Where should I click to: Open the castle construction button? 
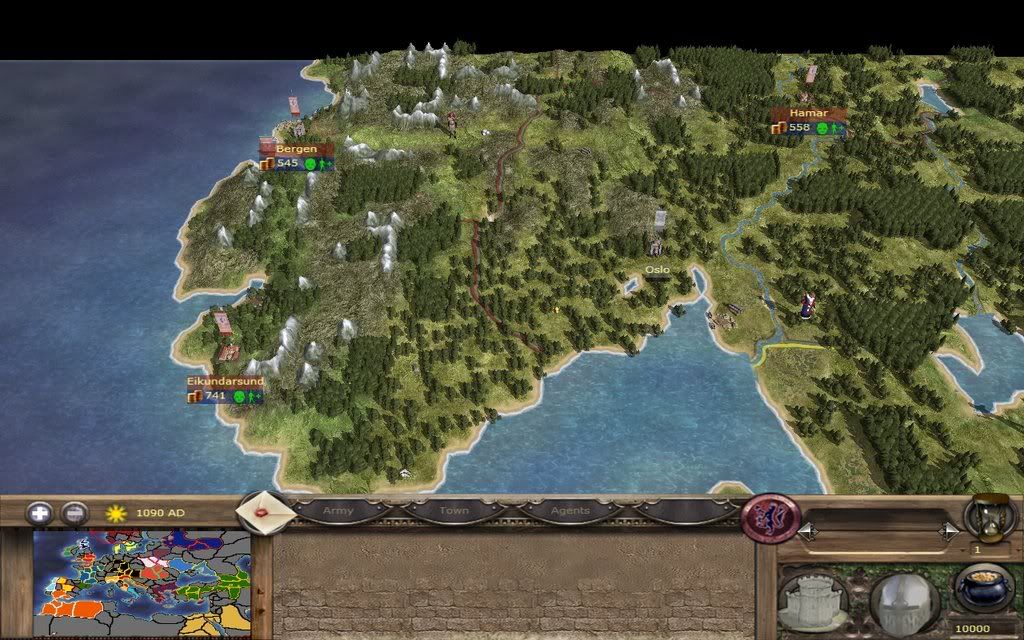pyautogui.click(x=814, y=602)
